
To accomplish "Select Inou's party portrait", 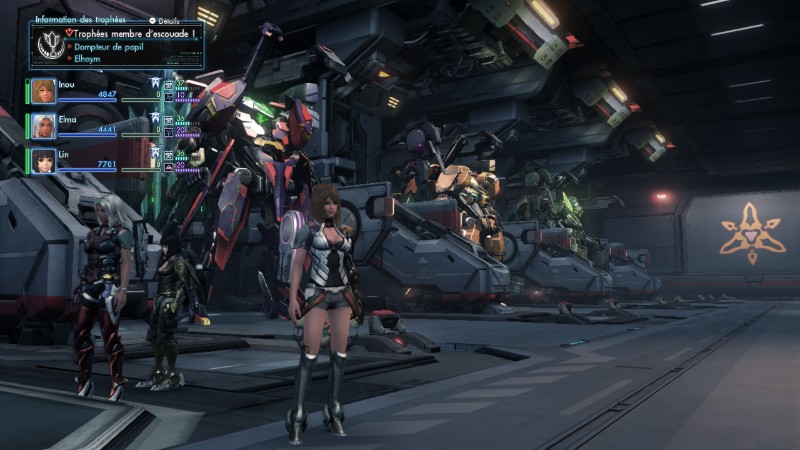I will 43,91.
